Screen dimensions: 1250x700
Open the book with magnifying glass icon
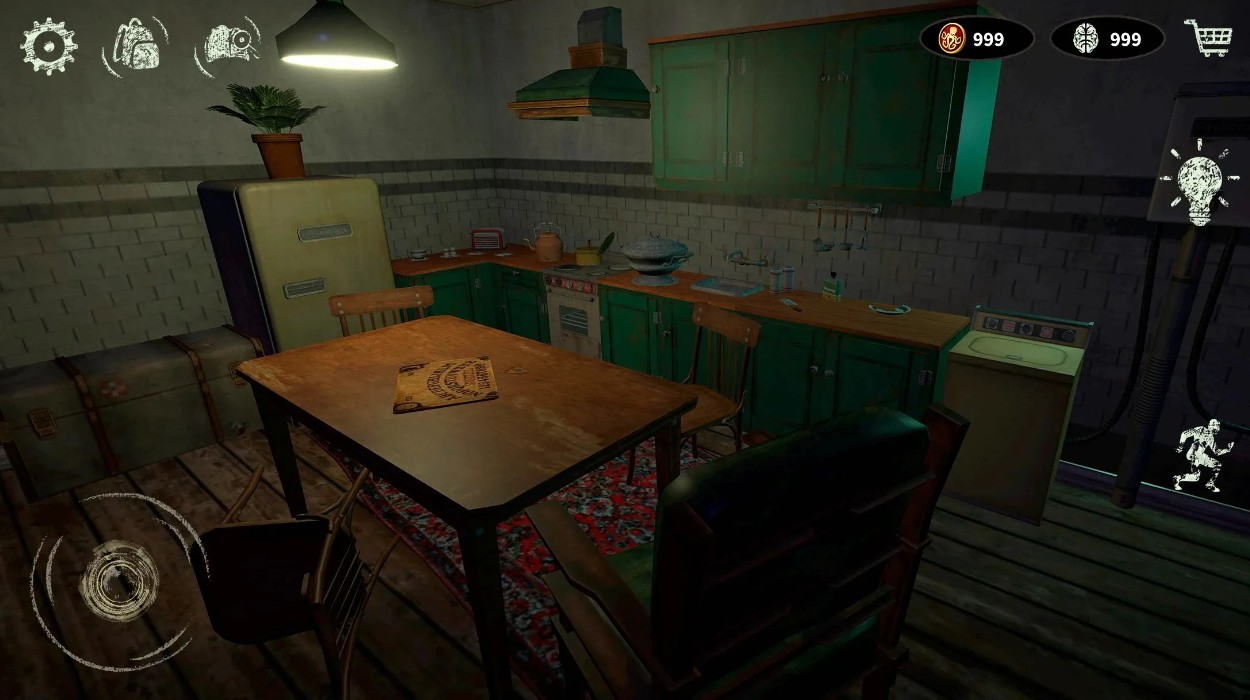229,45
